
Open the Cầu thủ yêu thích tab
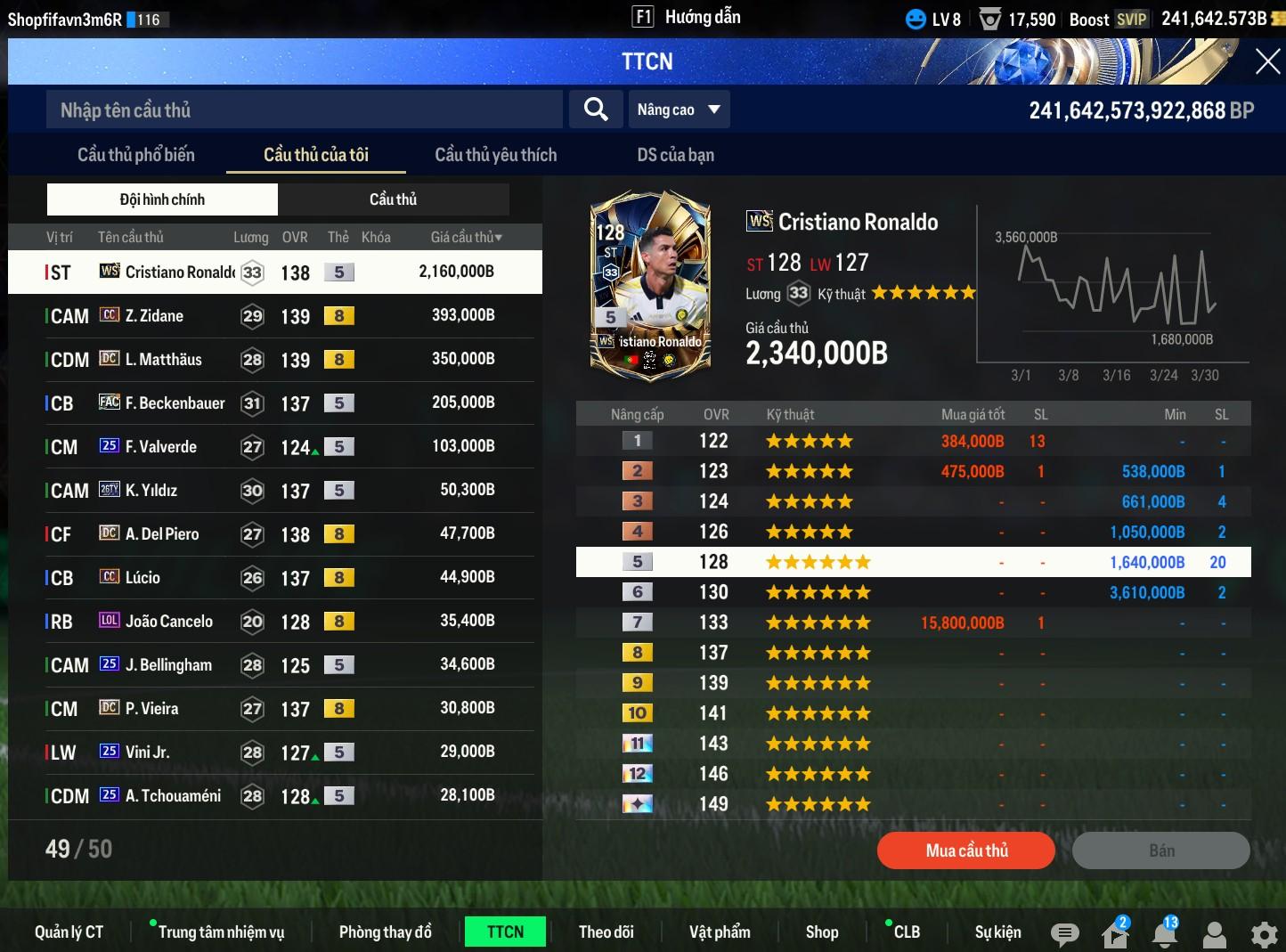495,155
